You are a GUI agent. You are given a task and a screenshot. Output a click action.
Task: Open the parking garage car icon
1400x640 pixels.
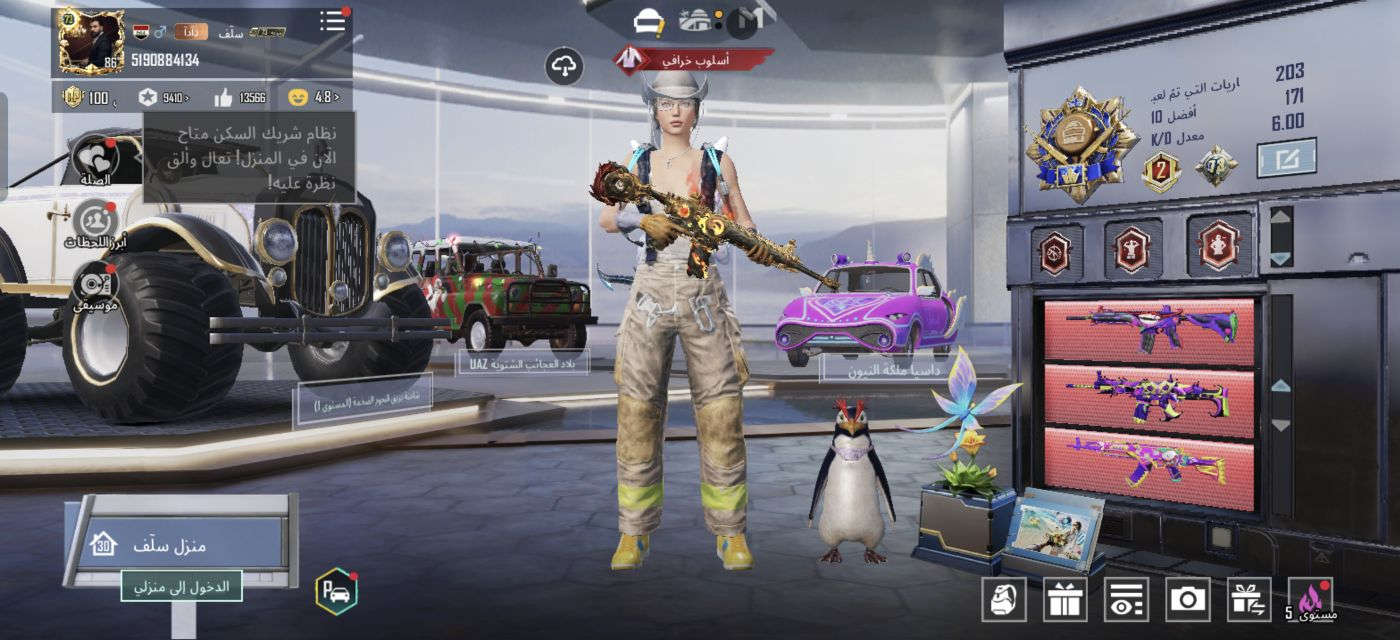(336, 590)
